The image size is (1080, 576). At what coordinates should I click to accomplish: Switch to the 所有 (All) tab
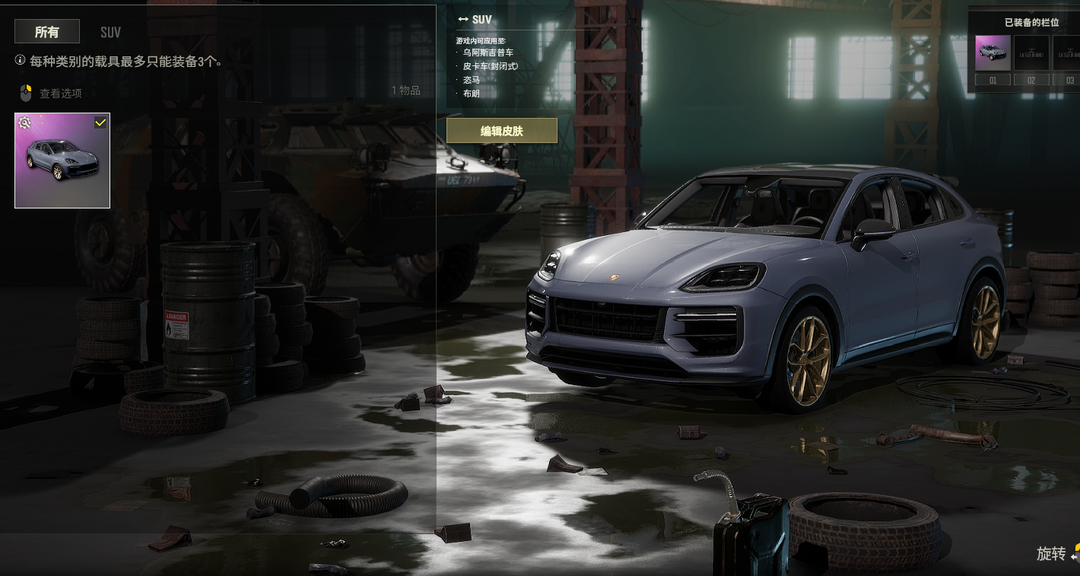click(x=47, y=32)
